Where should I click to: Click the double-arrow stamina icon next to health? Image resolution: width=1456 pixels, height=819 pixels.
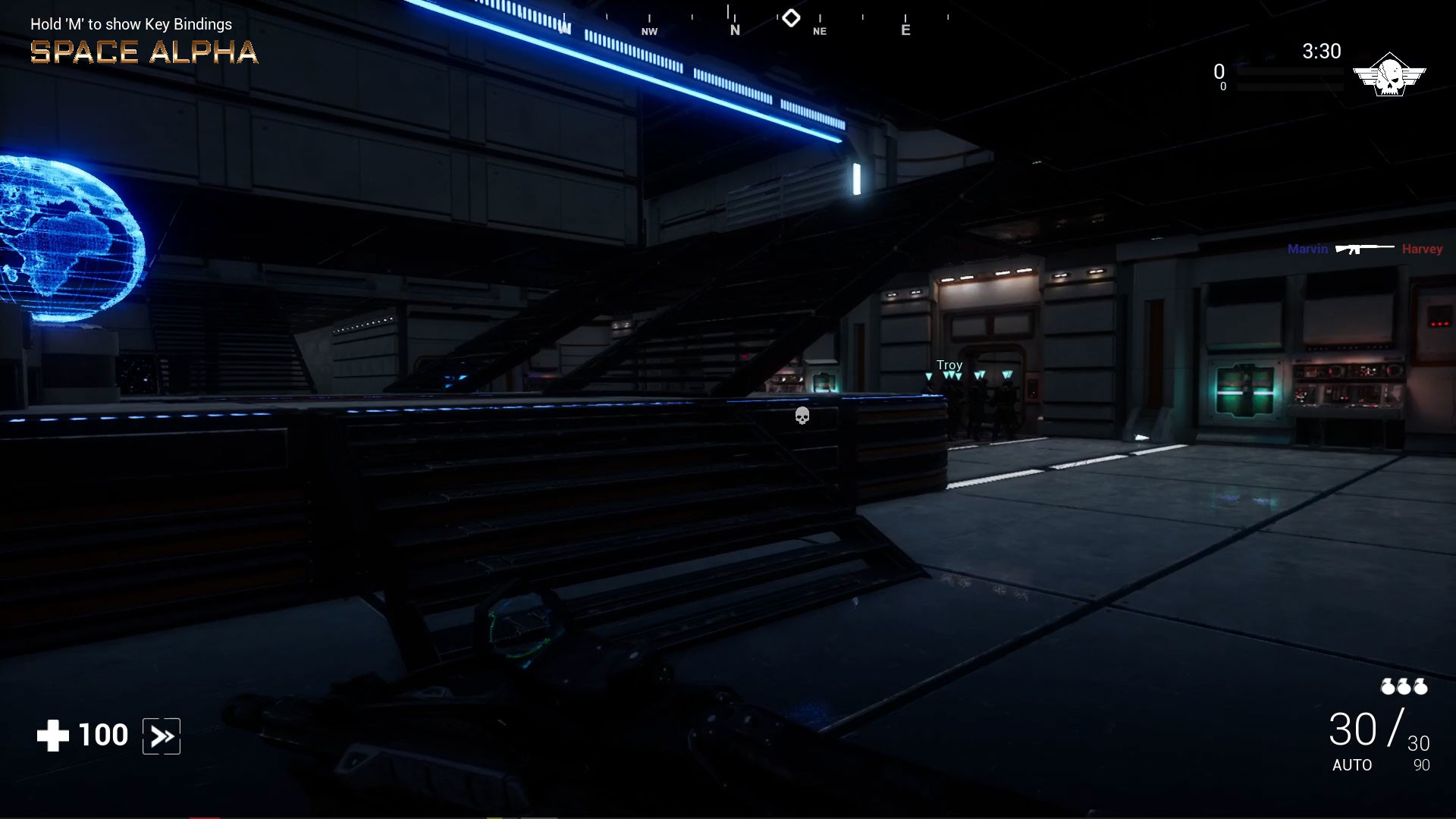(x=161, y=735)
